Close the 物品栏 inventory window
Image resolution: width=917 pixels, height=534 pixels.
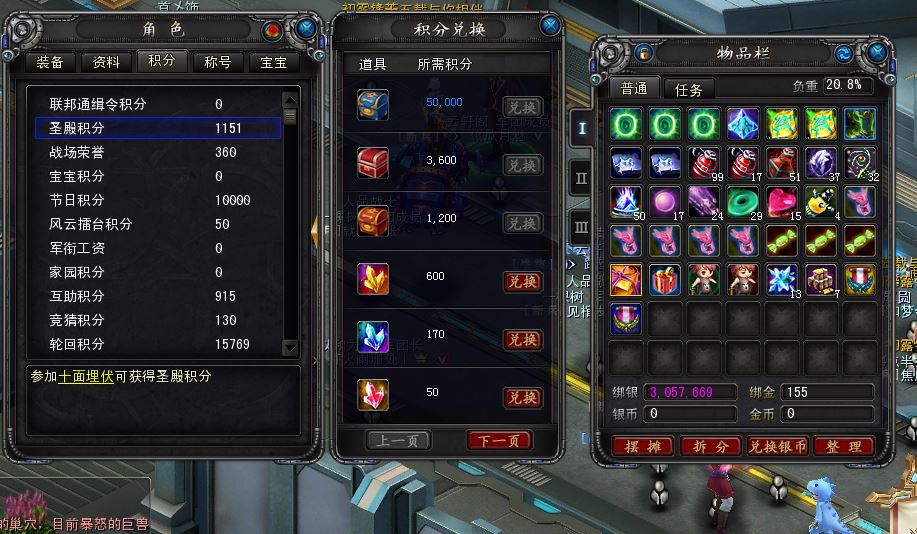(x=877, y=52)
